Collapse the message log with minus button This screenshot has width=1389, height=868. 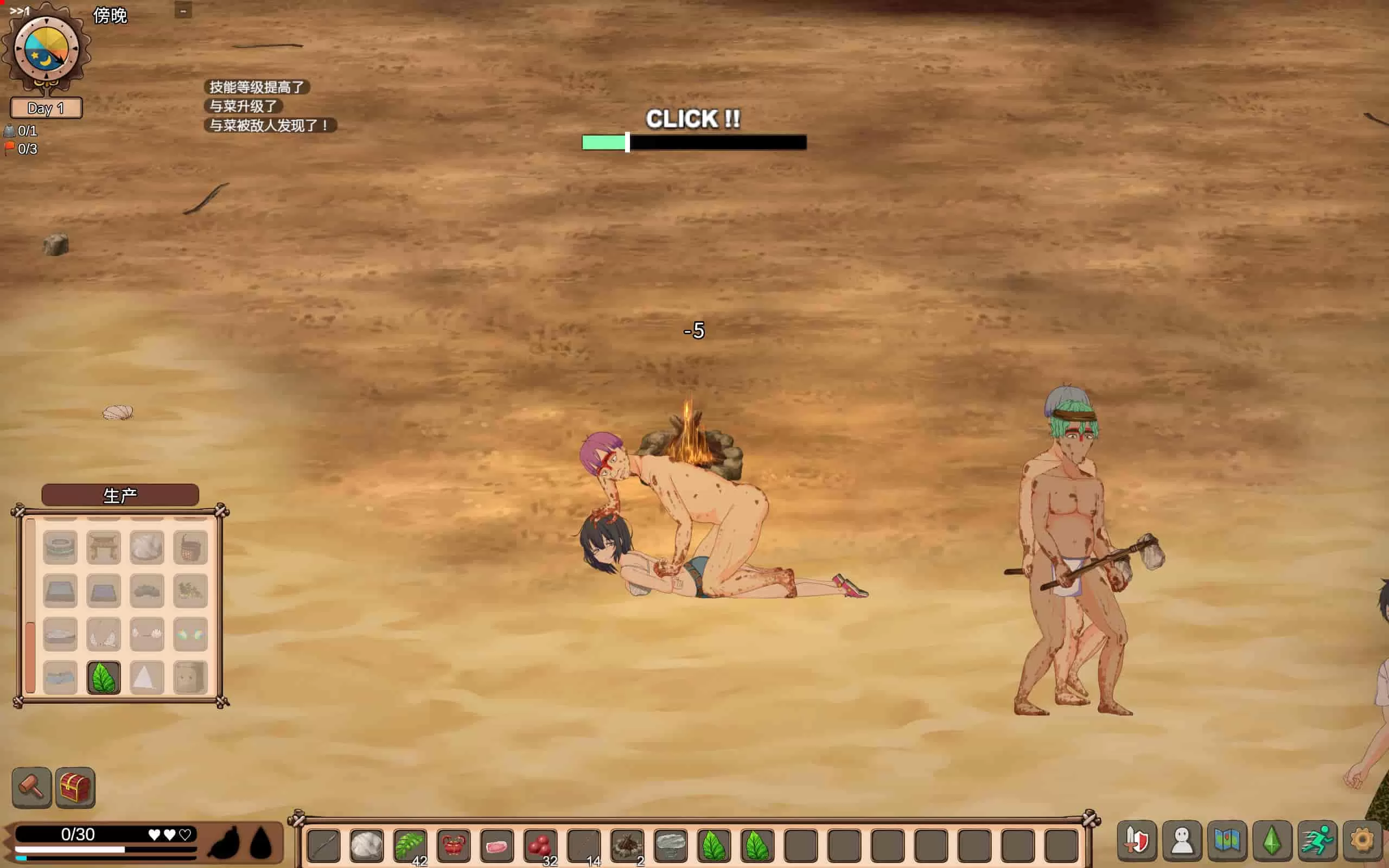(183, 11)
